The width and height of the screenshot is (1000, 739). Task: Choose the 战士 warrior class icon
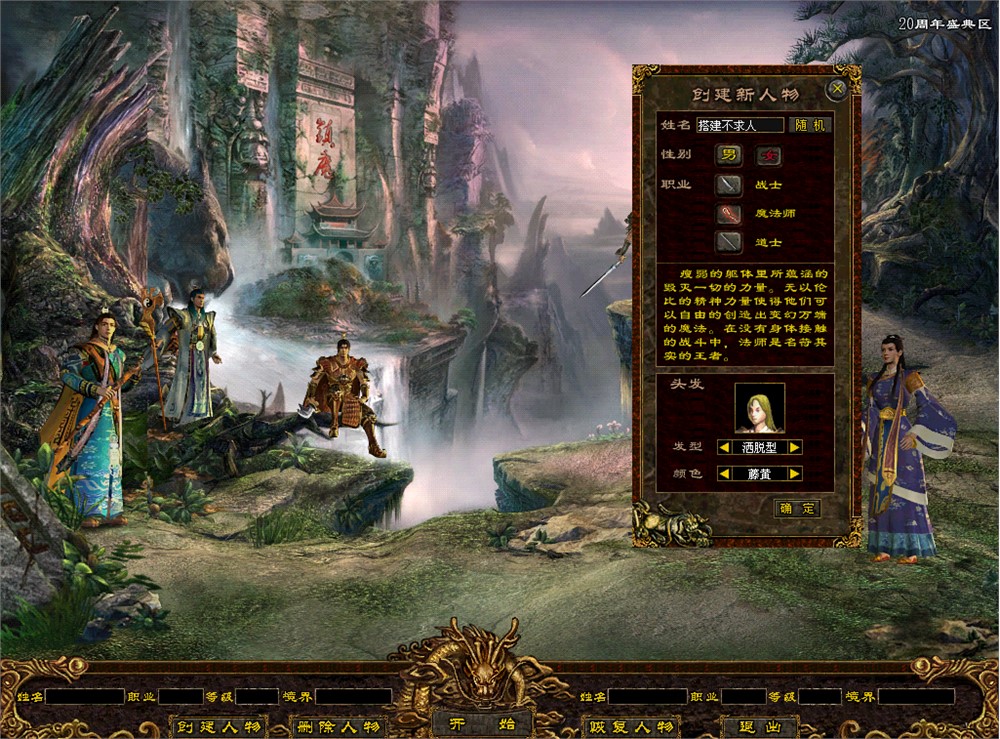tap(728, 185)
